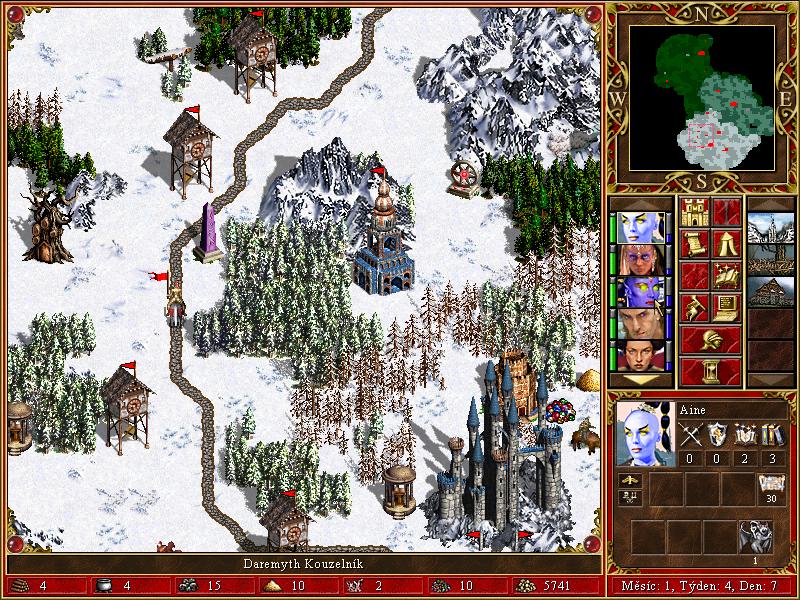Open the Kingdom Overview castle button

tap(695, 212)
